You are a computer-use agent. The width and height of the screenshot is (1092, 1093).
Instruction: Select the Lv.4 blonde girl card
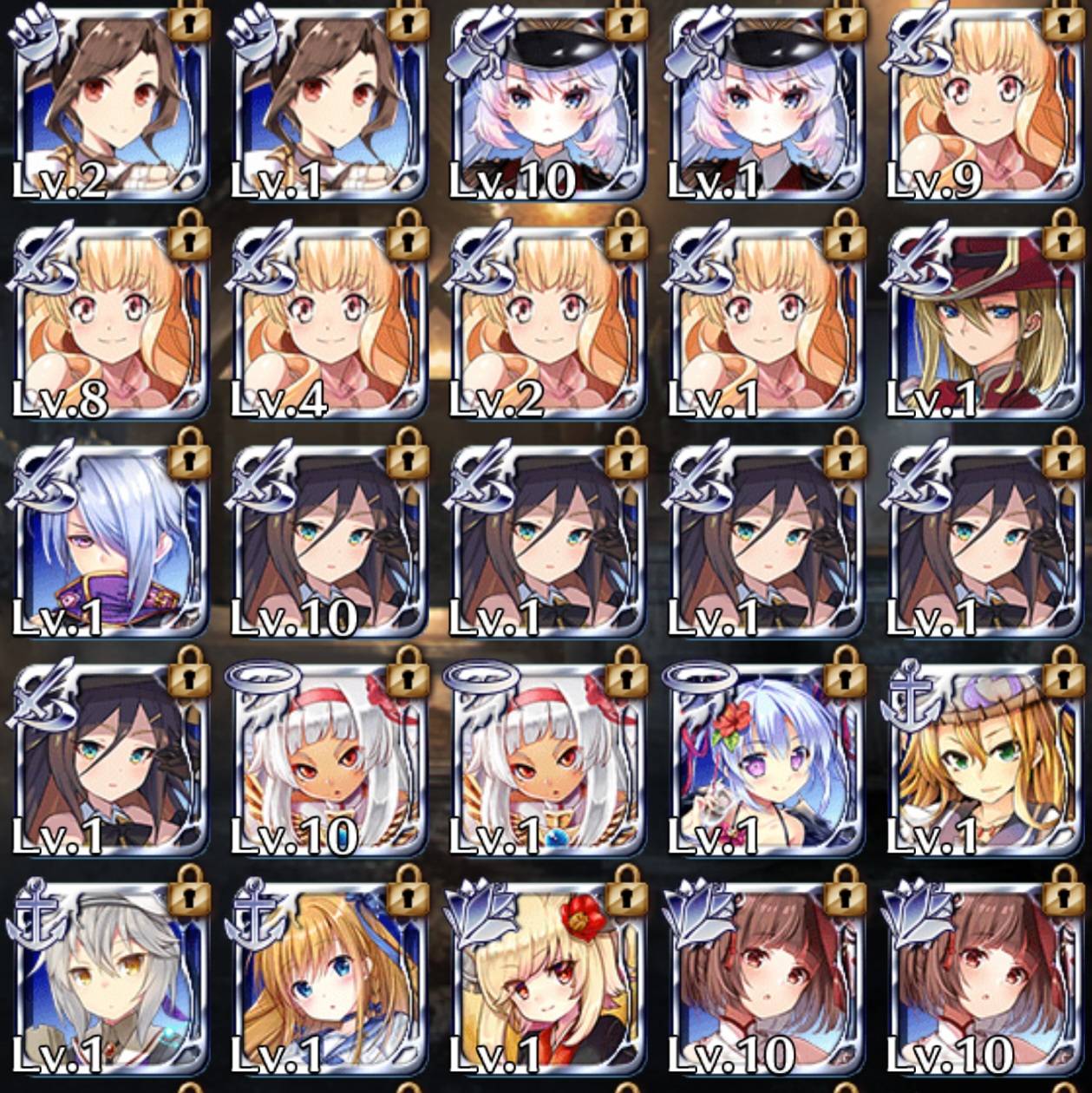(x=329, y=323)
